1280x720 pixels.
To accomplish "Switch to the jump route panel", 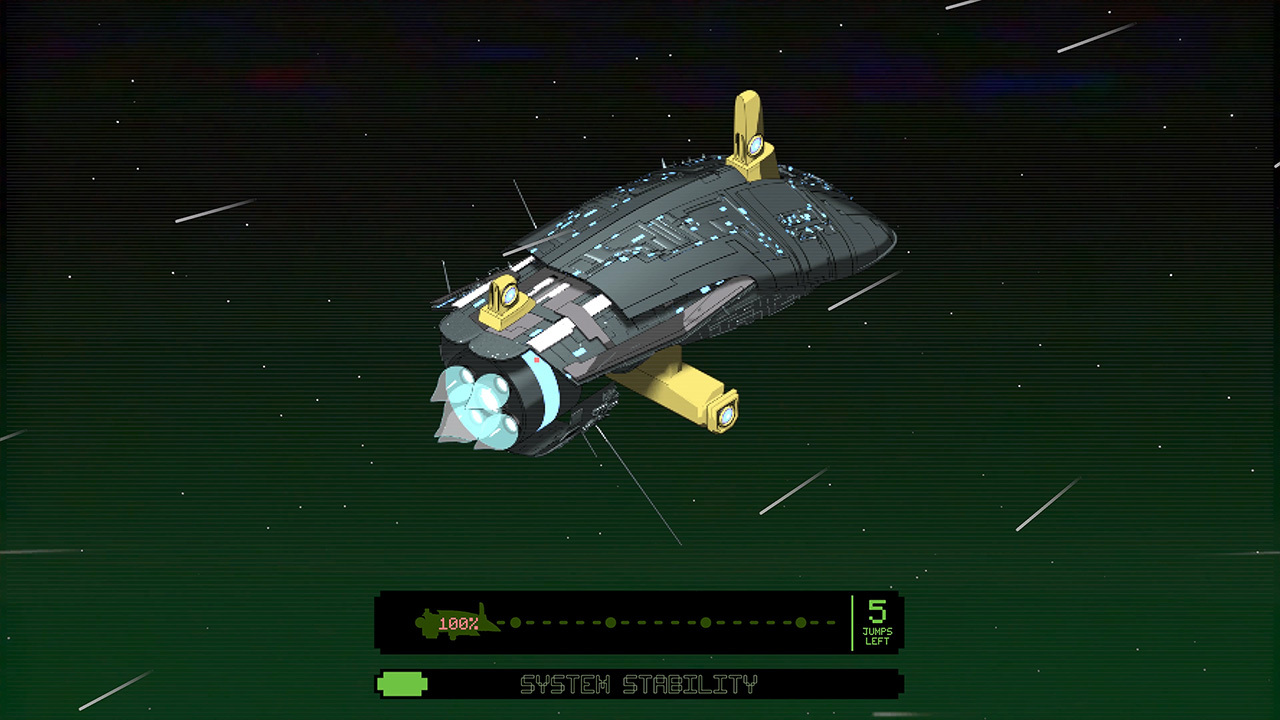I will tap(640, 620).
